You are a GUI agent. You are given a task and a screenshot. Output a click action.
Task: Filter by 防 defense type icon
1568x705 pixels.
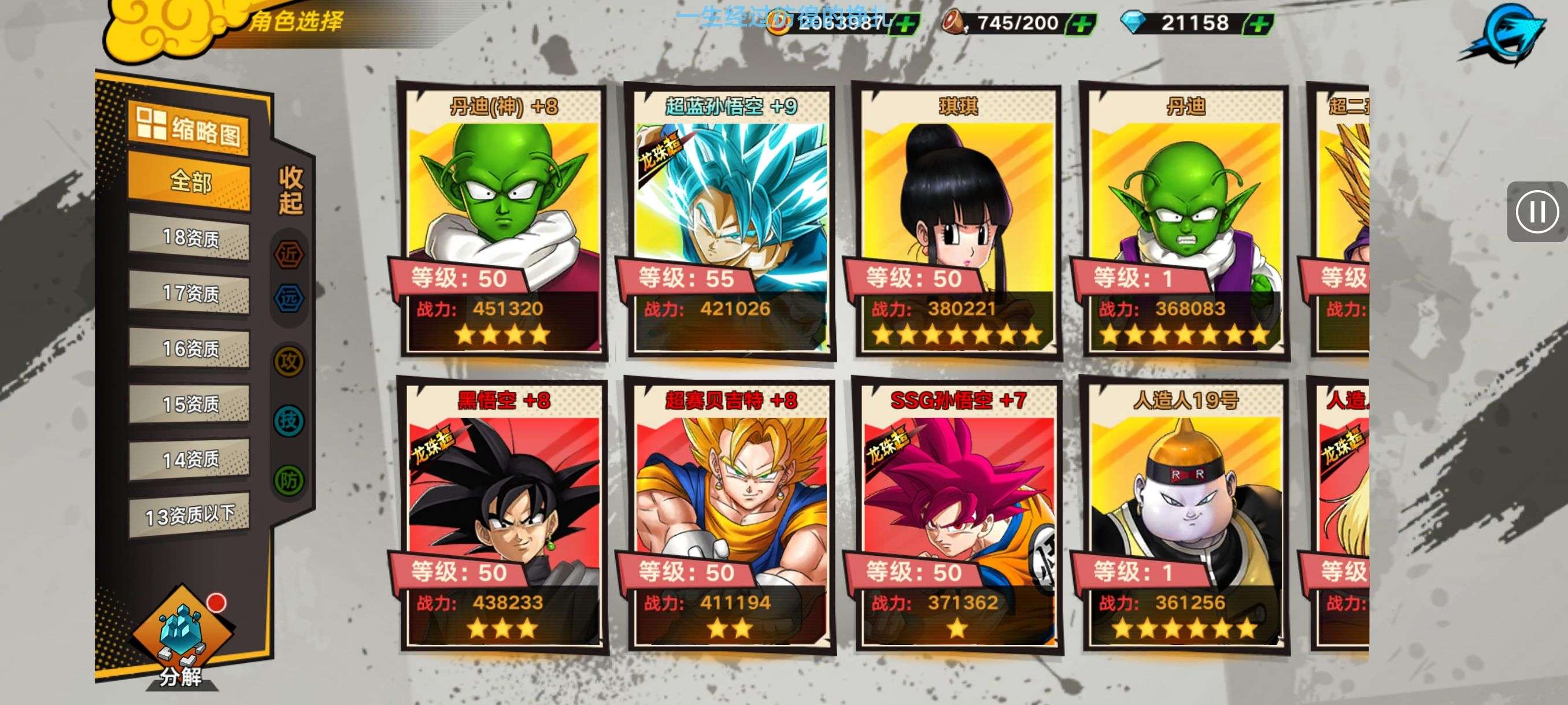click(289, 480)
